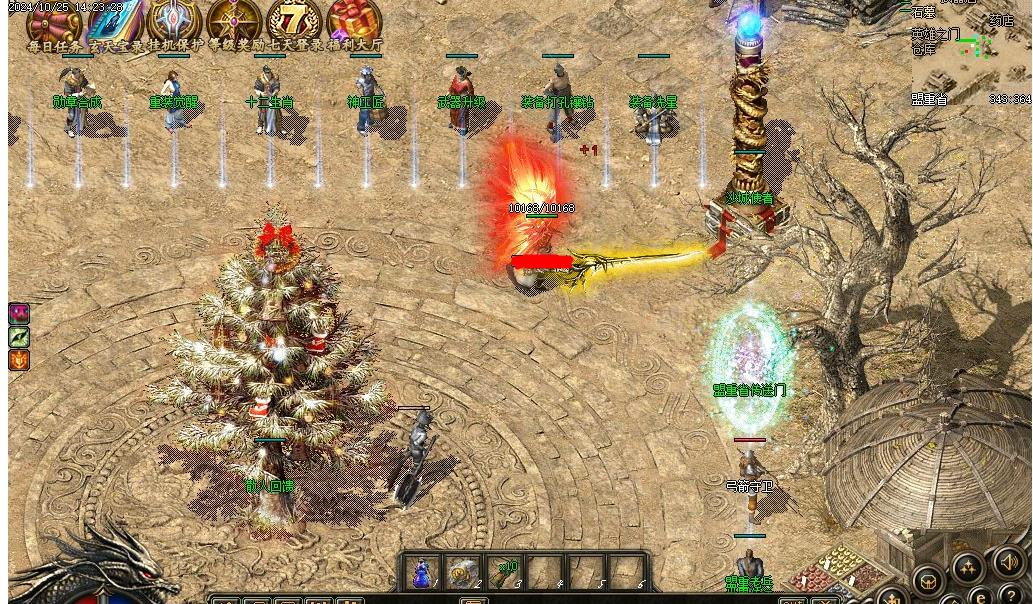Activate the orange flame crest buff icon
Screen dimensions: 1033x604
(x=19, y=360)
